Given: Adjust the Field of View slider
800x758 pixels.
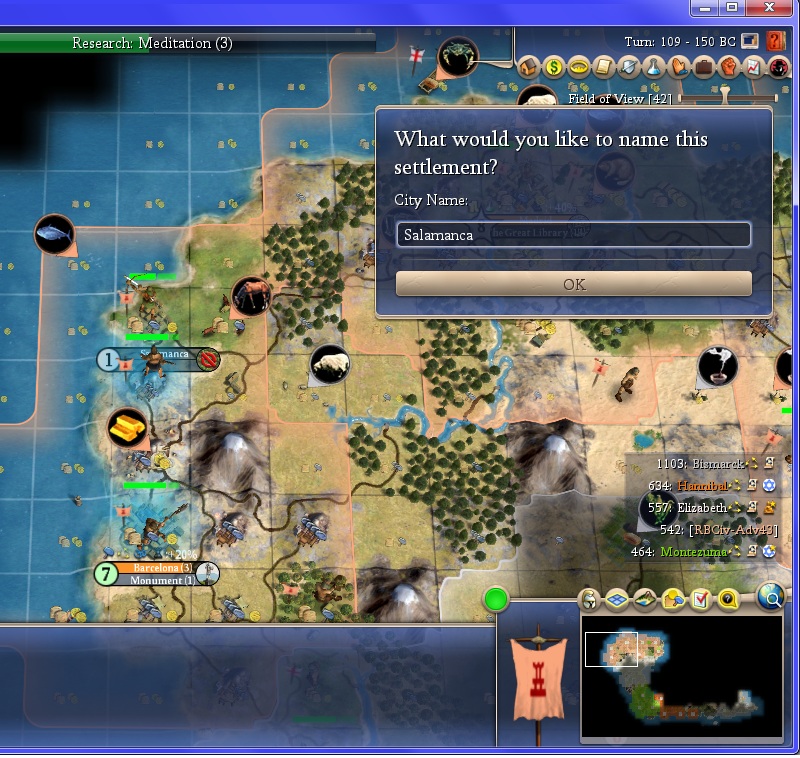Looking at the screenshot, I should pyautogui.click(x=727, y=98).
